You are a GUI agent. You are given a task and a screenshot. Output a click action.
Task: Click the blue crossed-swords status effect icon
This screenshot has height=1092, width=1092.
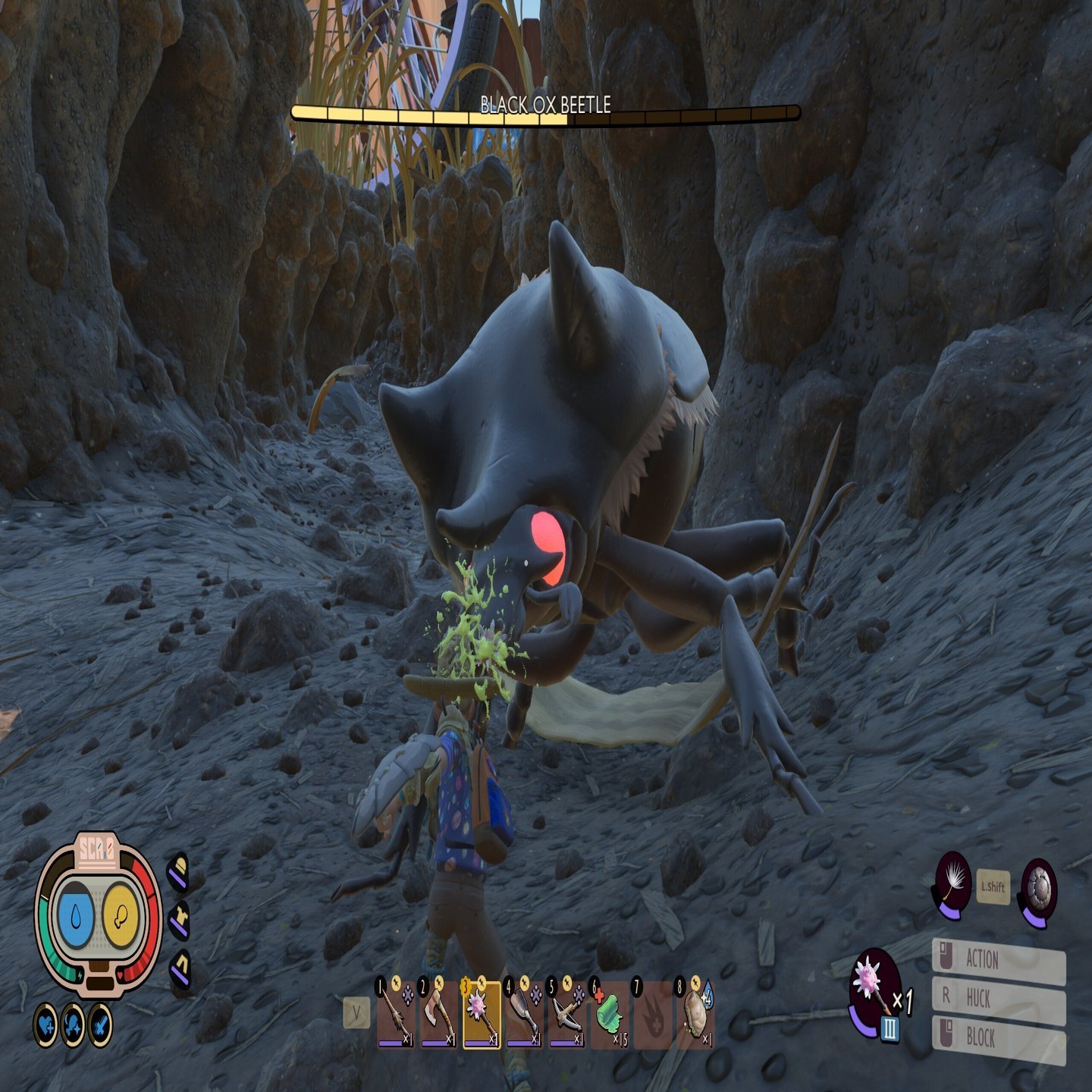pyautogui.click(x=99, y=1025)
